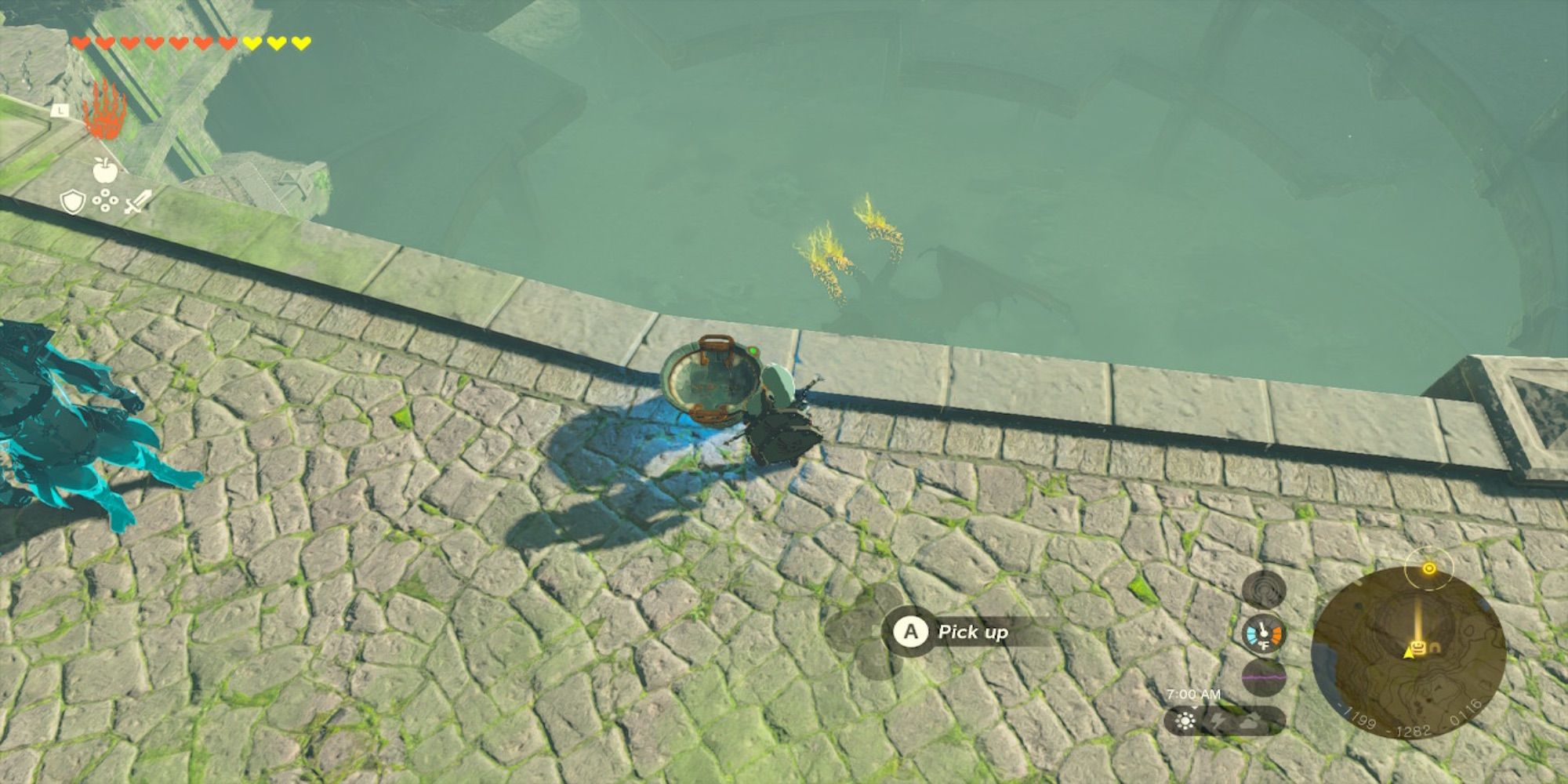Click the Fahrenheit temperature gauge
1568x784 pixels.
(x=1261, y=634)
